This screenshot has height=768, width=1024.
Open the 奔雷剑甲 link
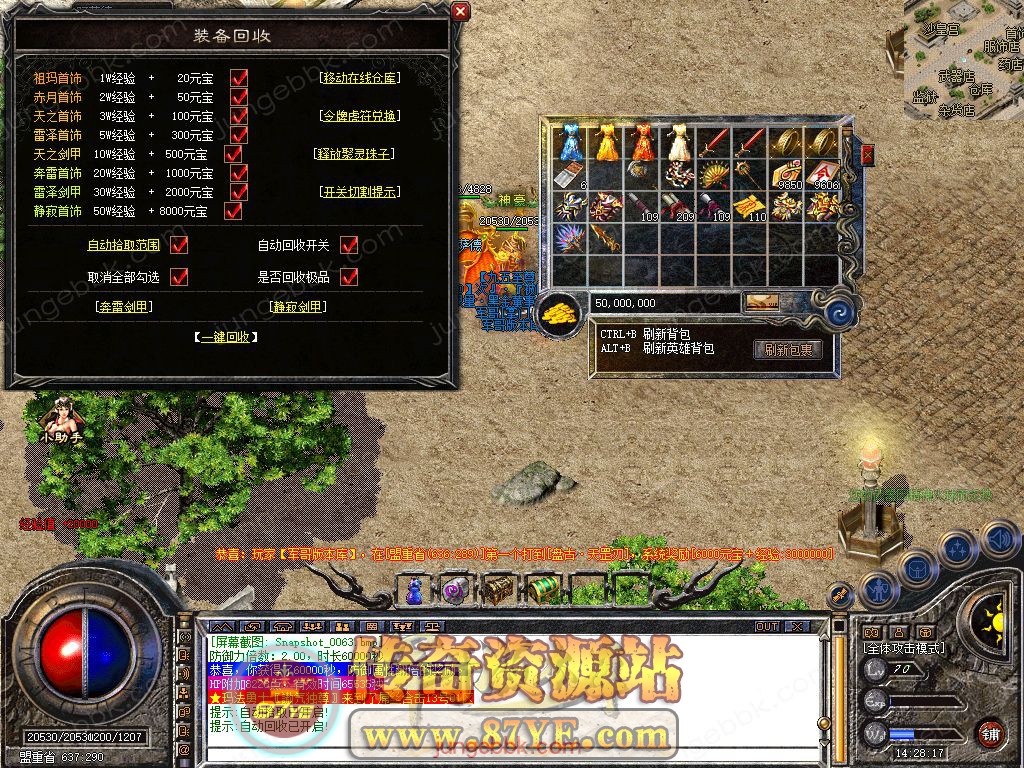click(125, 307)
